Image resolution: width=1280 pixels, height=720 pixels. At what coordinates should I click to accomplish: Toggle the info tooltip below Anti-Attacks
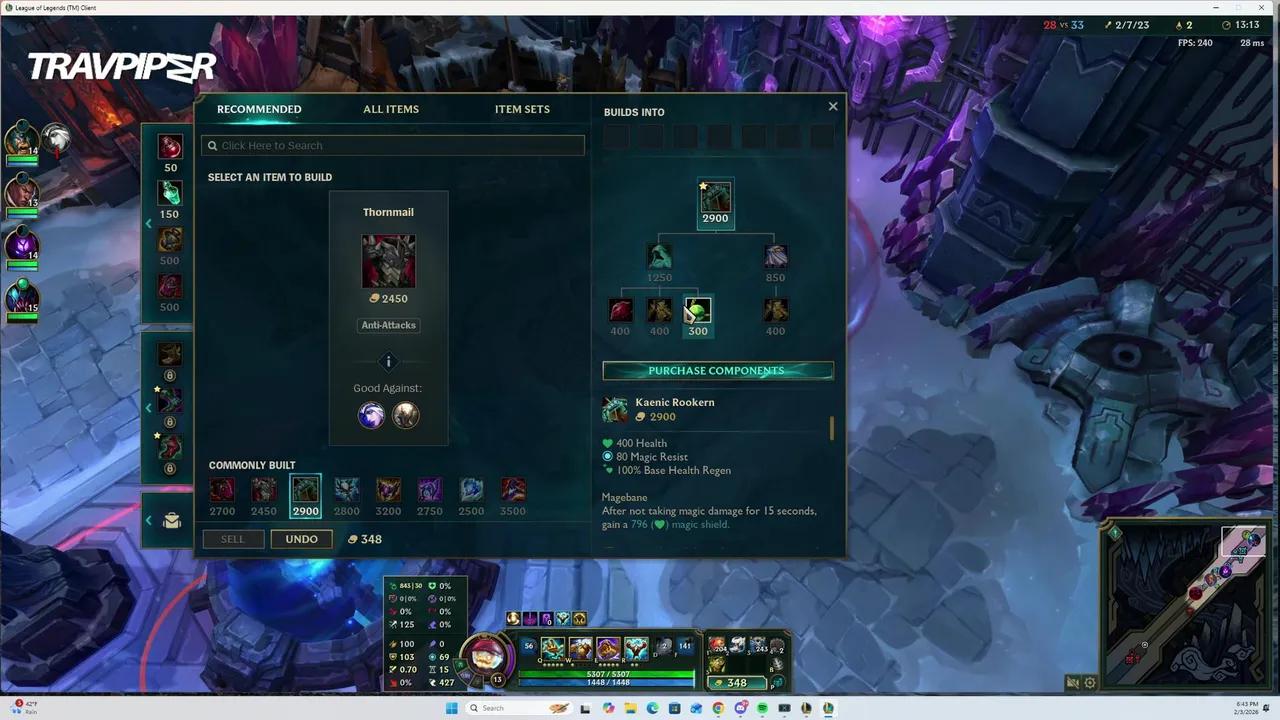pos(388,361)
